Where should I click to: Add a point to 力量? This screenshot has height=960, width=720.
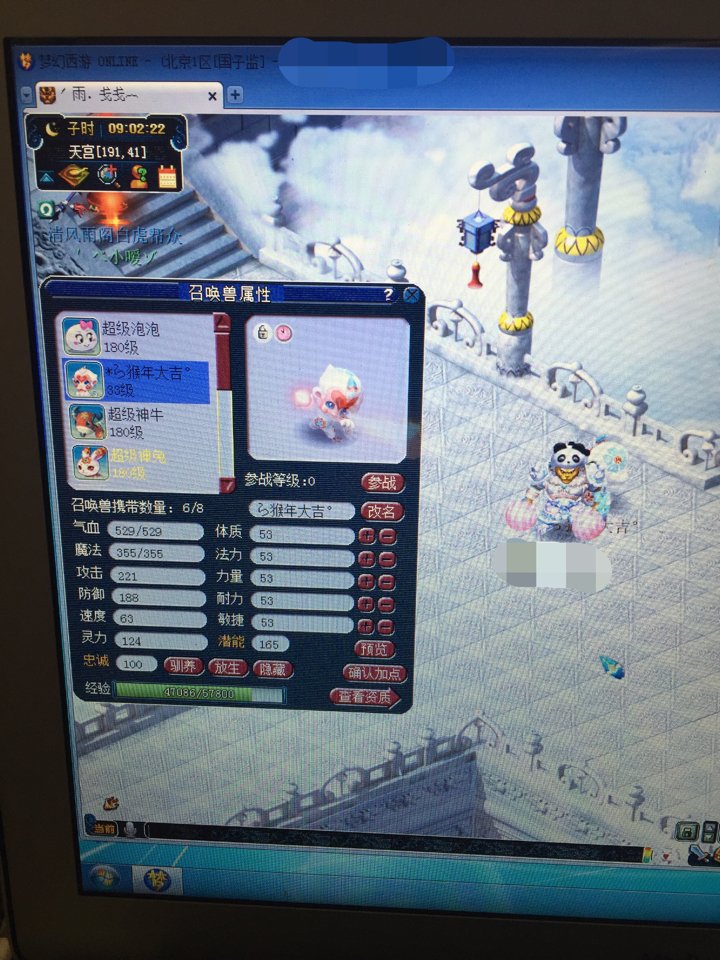pyautogui.click(x=368, y=581)
